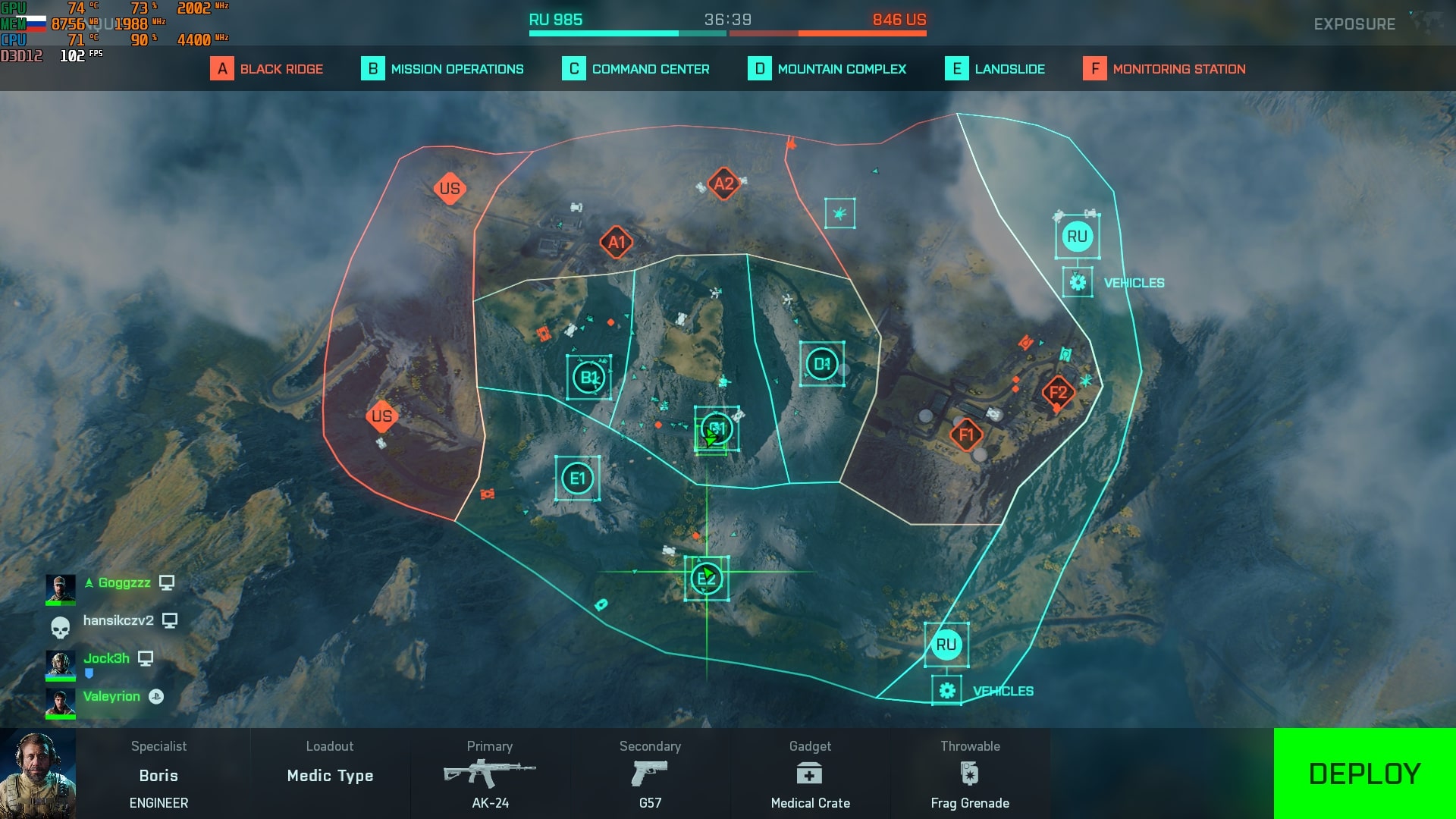The height and width of the screenshot is (819, 1456).
Task: Select the G57 secondary weapon slot
Action: 650,774
